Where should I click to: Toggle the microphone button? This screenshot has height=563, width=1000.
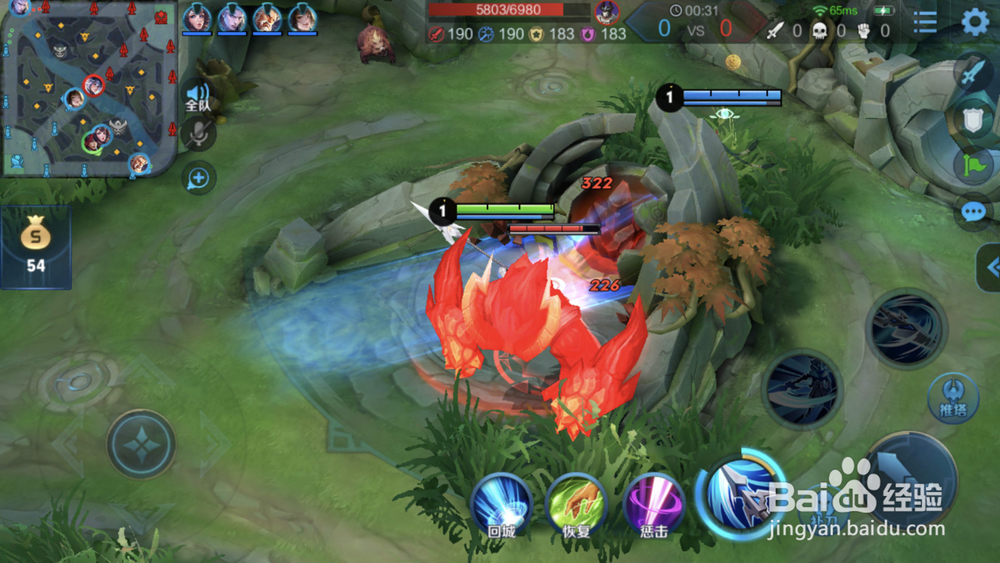coord(199,134)
